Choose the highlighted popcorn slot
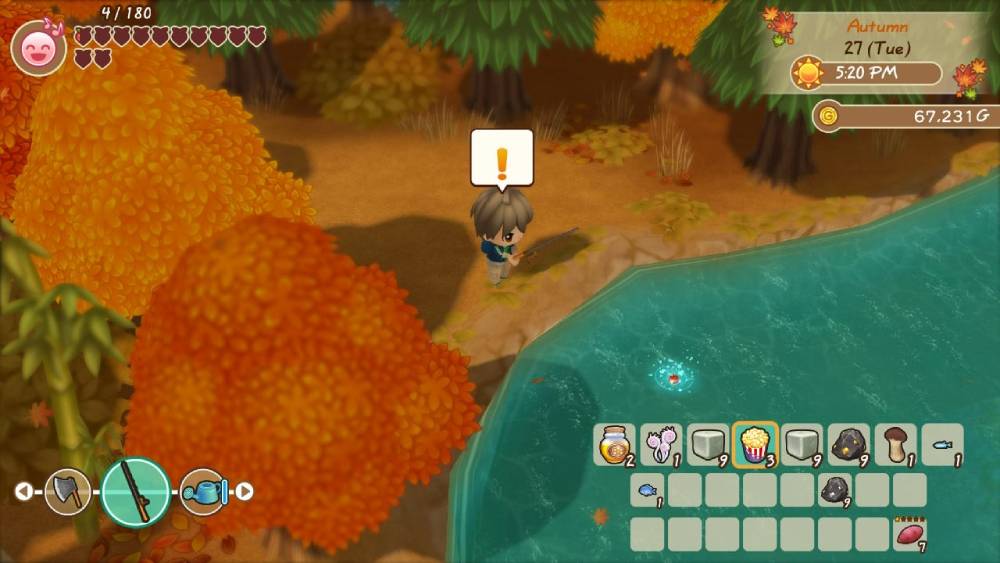Viewport: 1000px width, 563px height. tap(755, 445)
